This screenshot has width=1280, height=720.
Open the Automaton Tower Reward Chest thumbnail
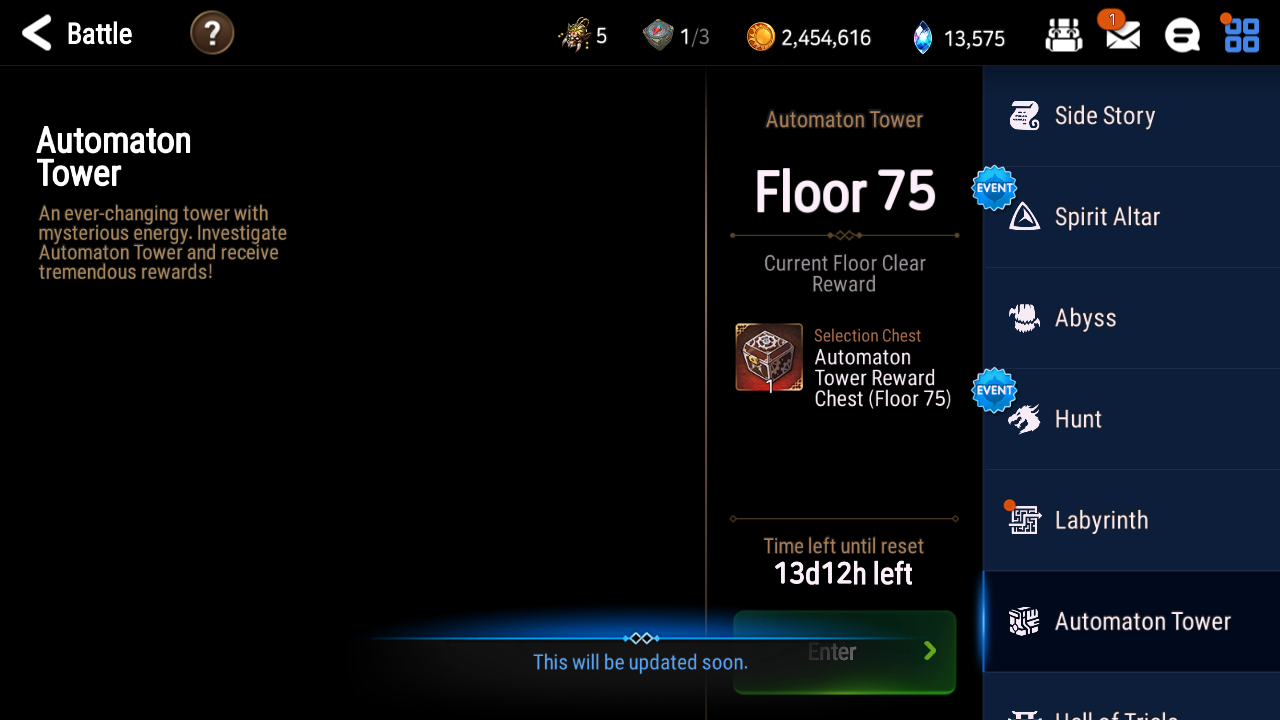[769, 357]
